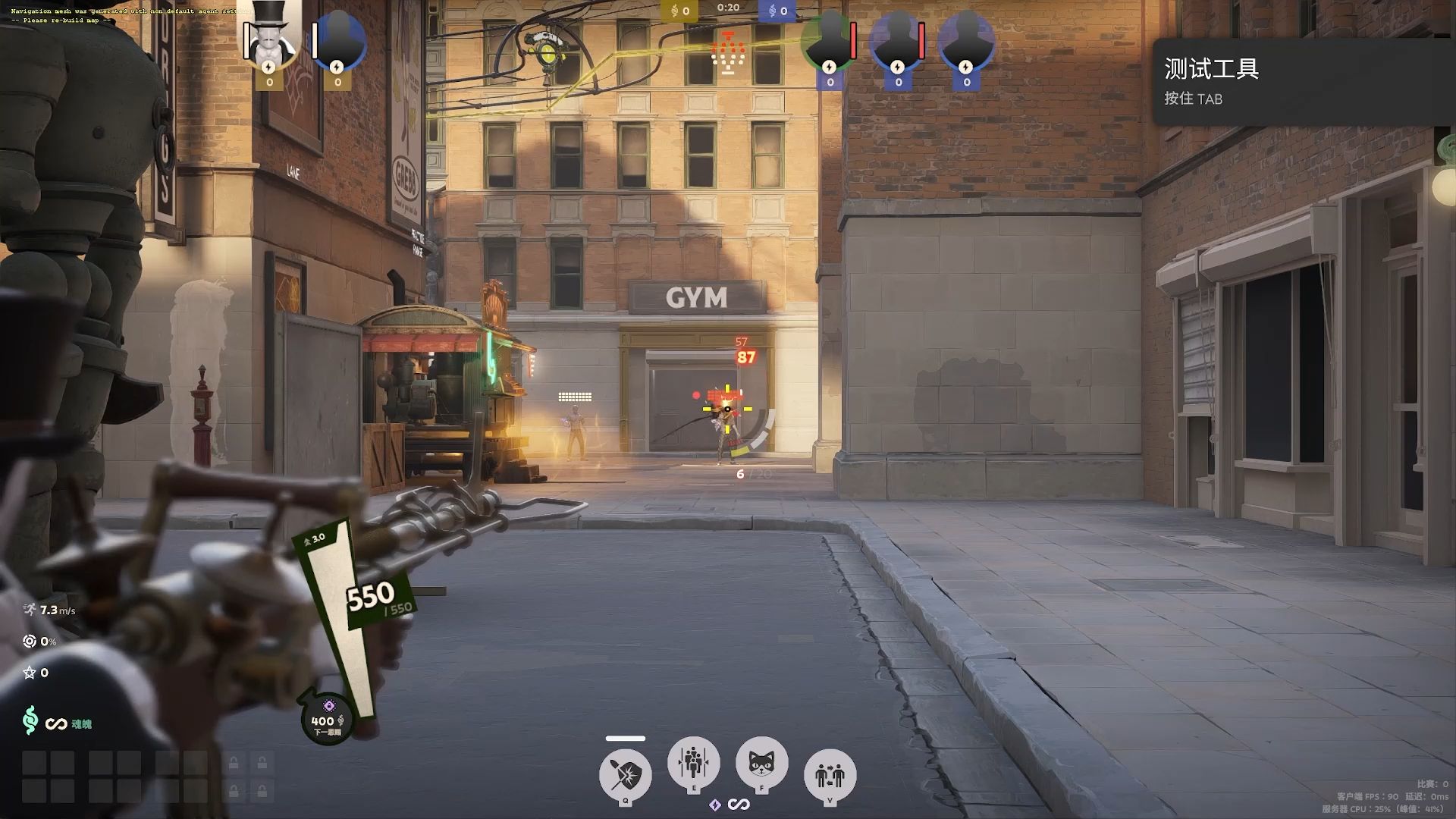Image resolution: width=1456 pixels, height=819 pixels.
Task: Activate the crowd-squeeze ability icon
Action: coord(693,761)
